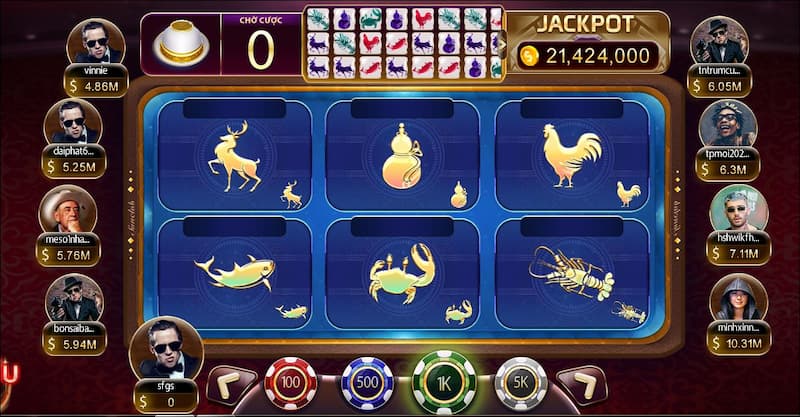Click the left chip arrow button
The image size is (800, 417).
(x=229, y=384)
